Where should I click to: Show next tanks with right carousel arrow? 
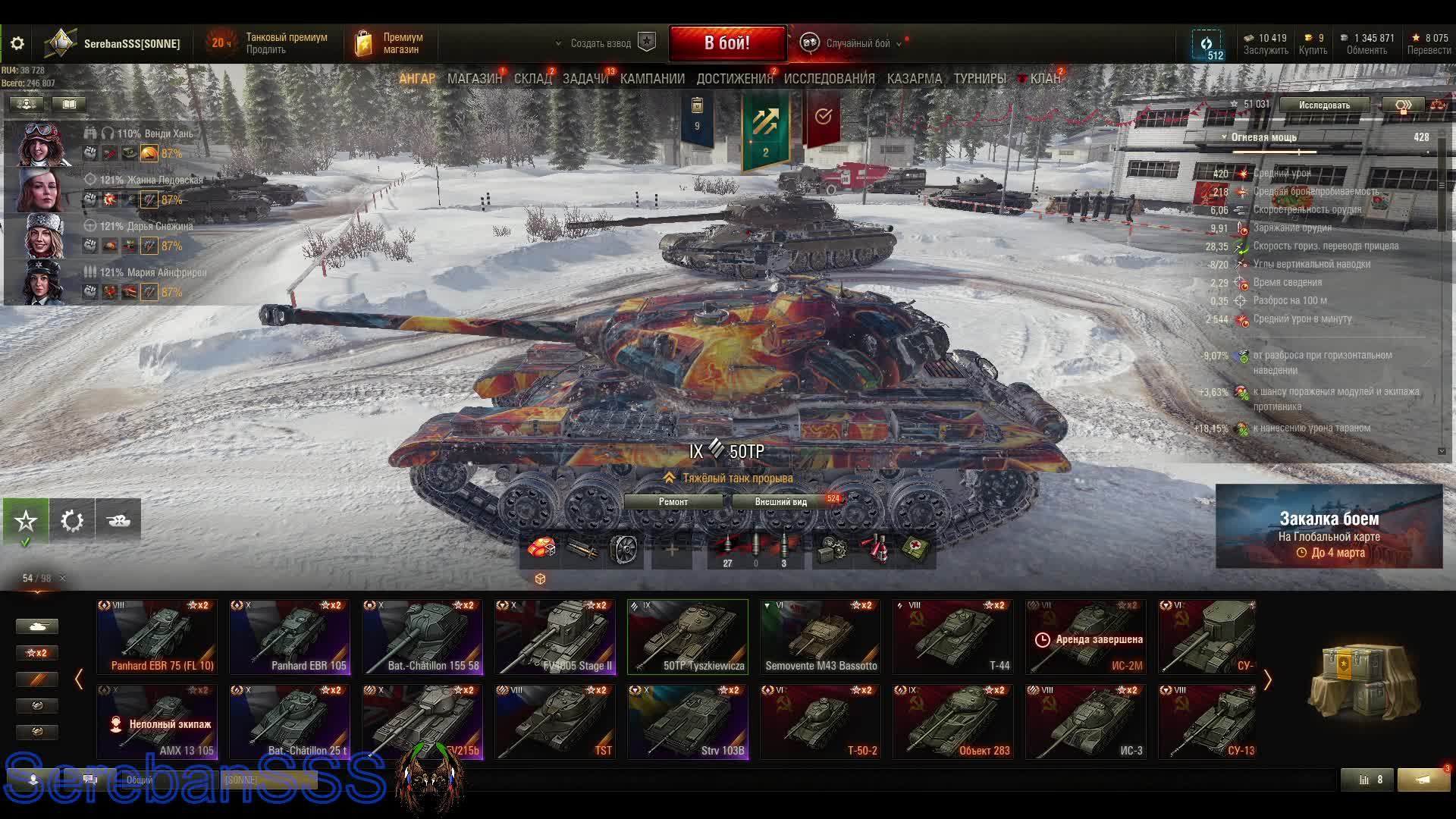[x=1267, y=680]
